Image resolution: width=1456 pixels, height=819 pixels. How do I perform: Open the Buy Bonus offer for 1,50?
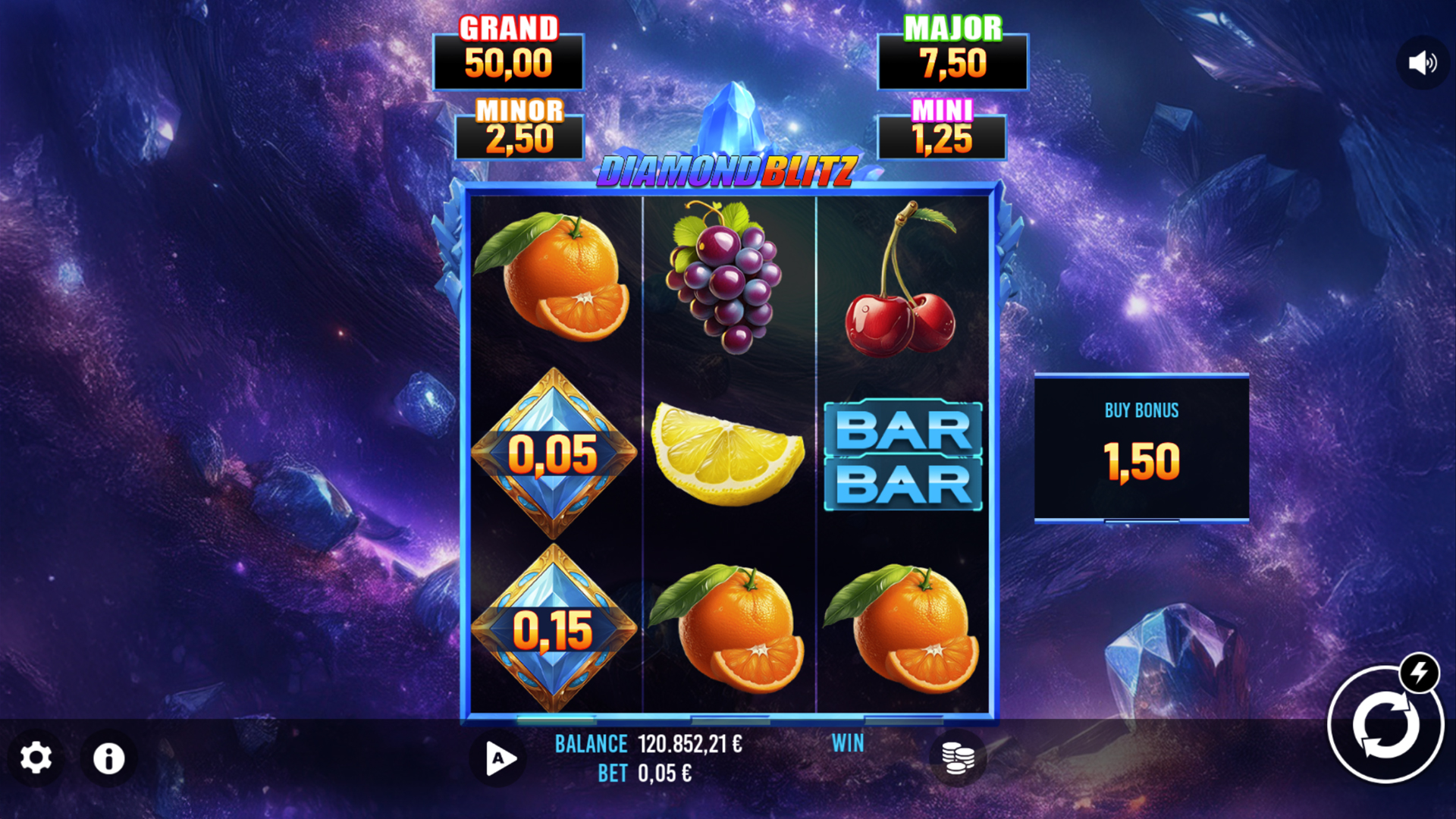pyautogui.click(x=1141, y=448)
